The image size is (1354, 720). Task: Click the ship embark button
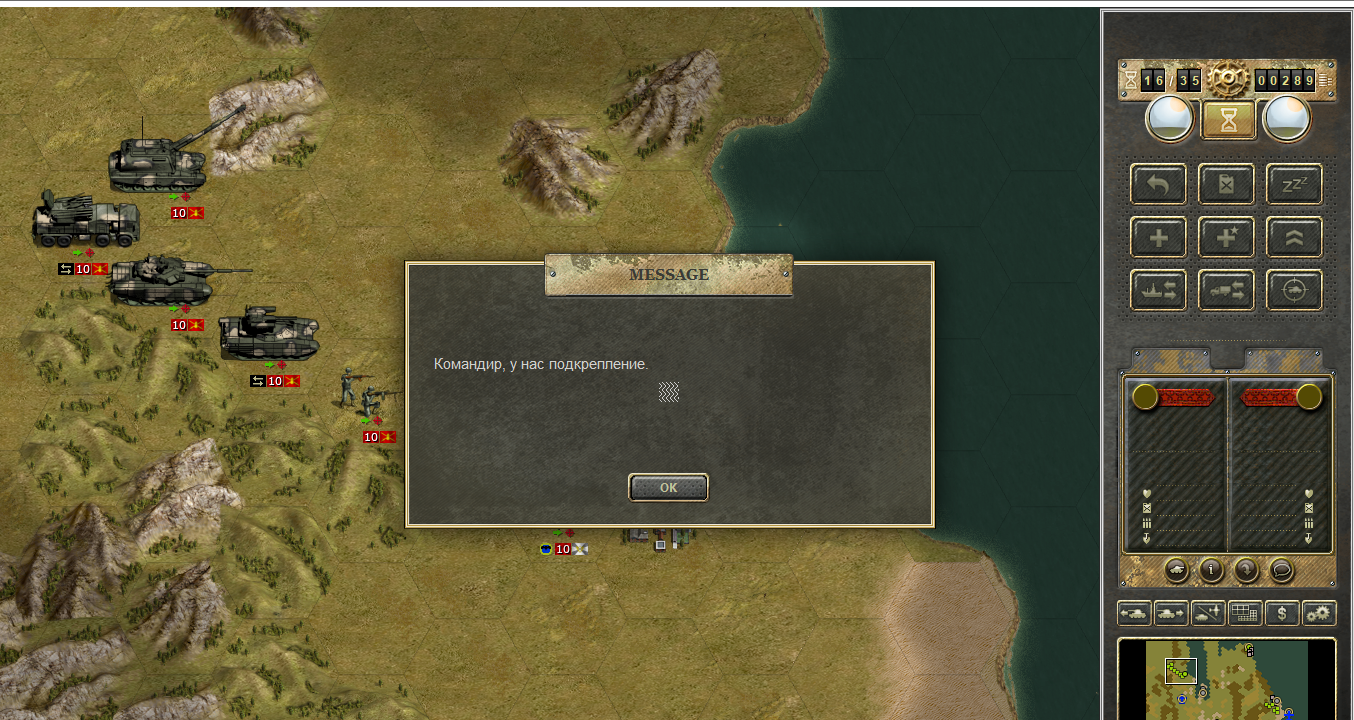pyautogui.click(x=1159, y=290)
